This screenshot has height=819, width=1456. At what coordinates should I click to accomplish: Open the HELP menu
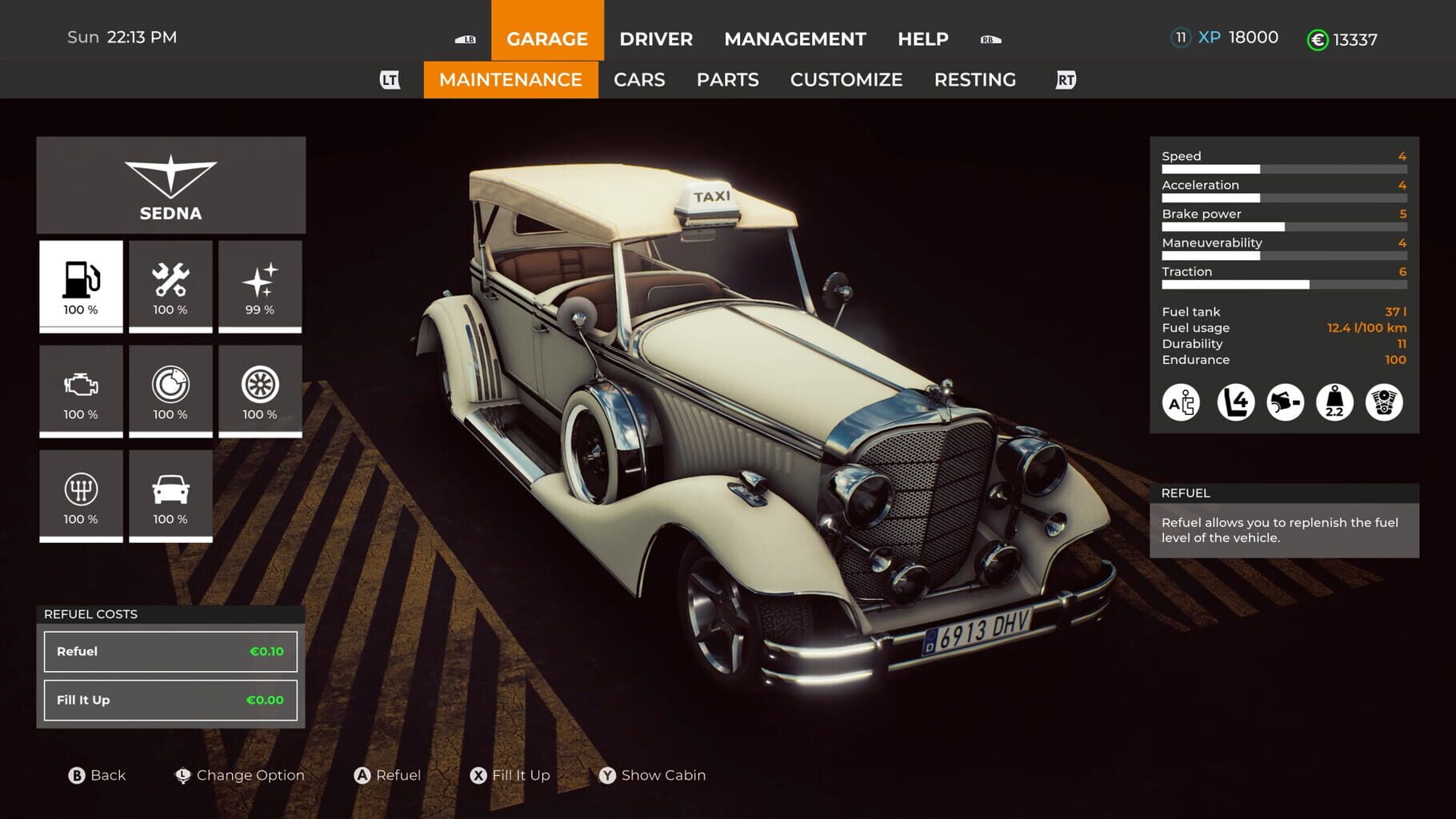point(922,38)
